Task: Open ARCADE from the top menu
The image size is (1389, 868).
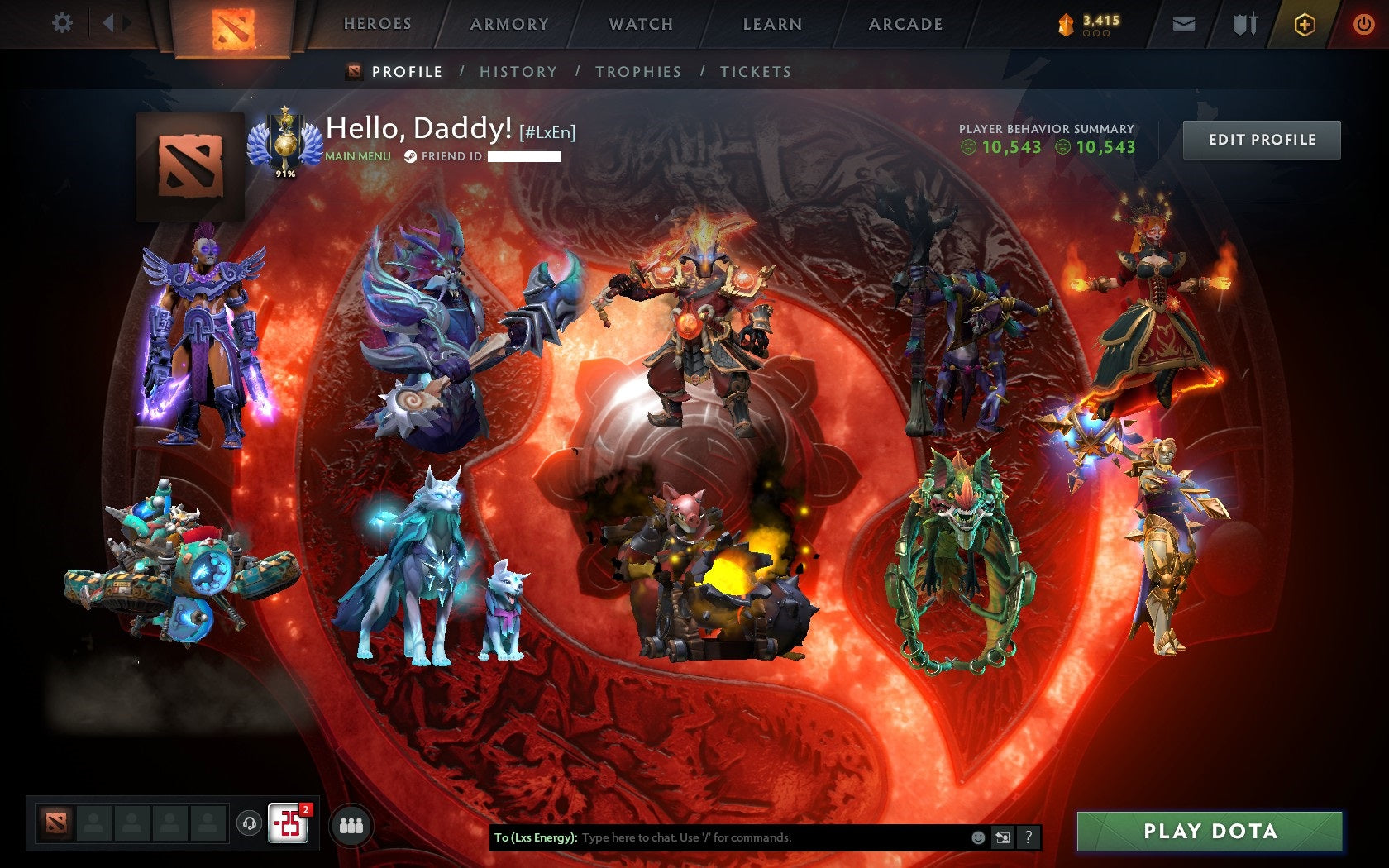Action: [903, 24]
